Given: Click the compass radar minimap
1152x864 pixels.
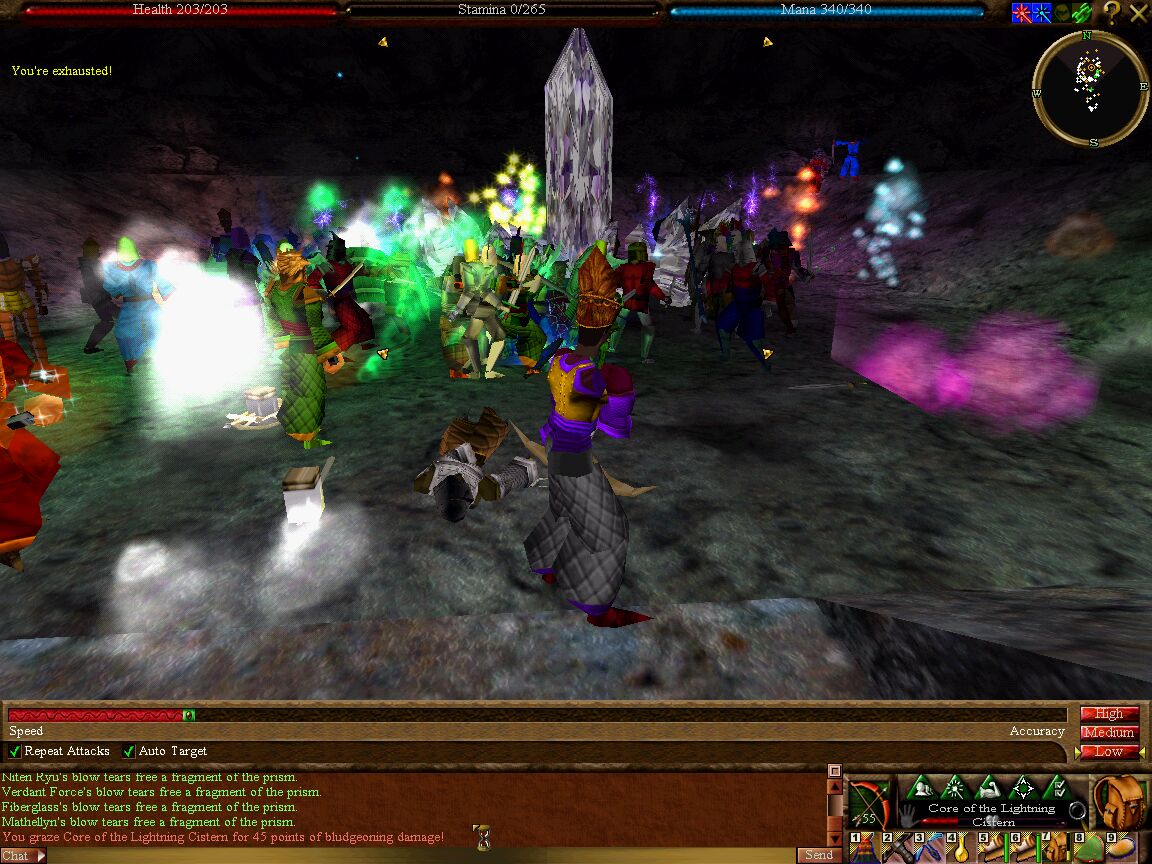Looking at the screenshot, I should [1090, 88].
